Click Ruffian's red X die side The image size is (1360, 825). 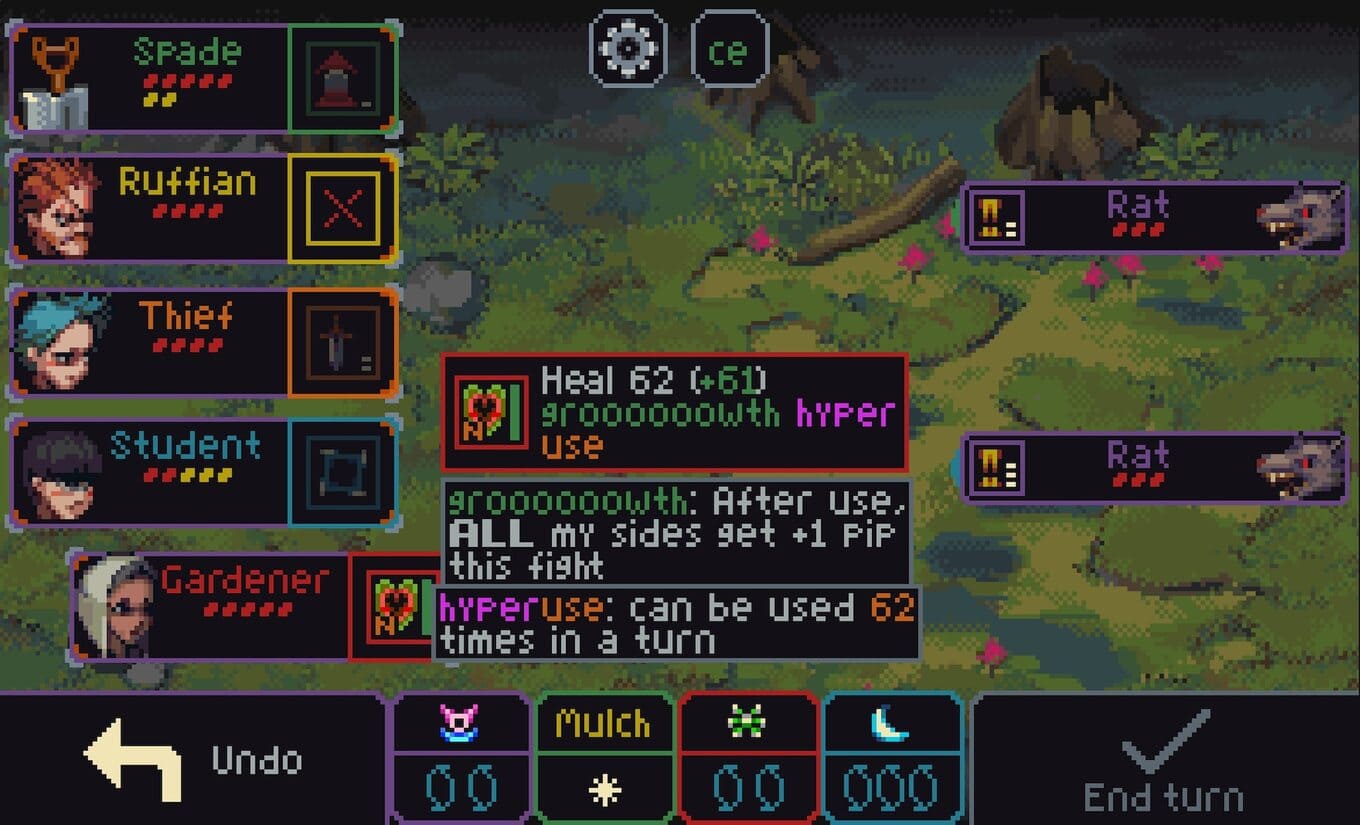point(343,208)
